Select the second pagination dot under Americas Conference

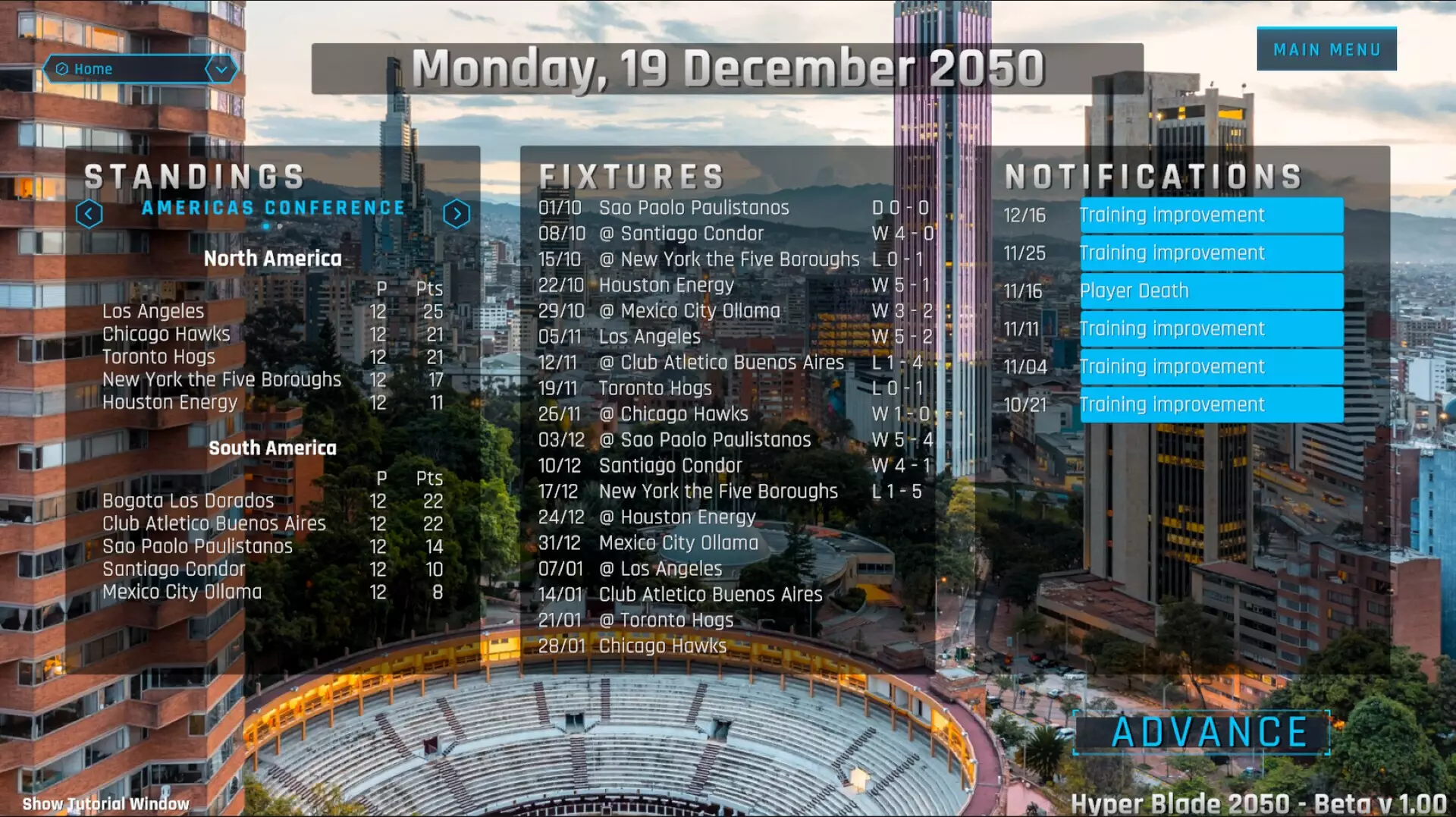[280, 226]
